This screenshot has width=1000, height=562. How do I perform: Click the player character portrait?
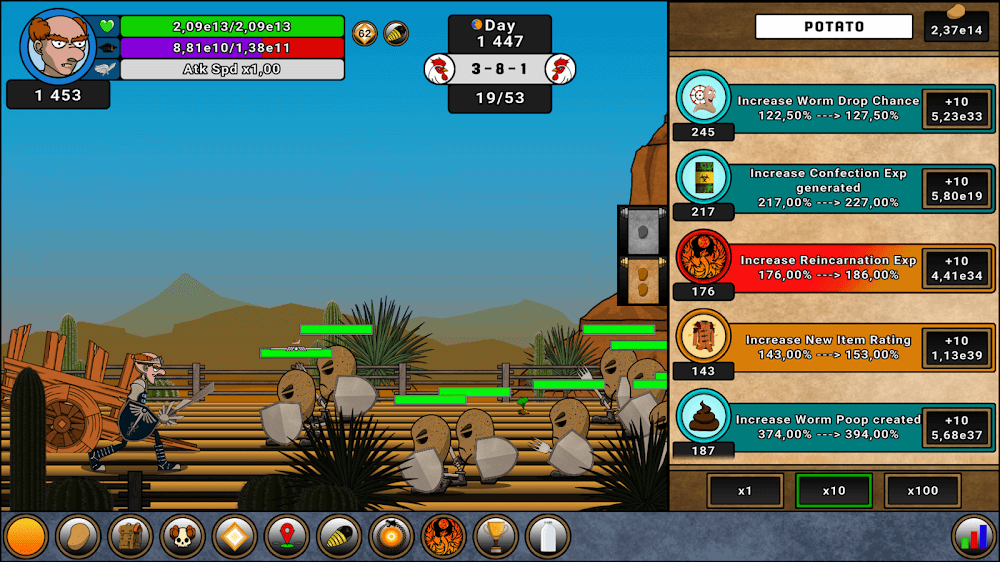(57, 45)
